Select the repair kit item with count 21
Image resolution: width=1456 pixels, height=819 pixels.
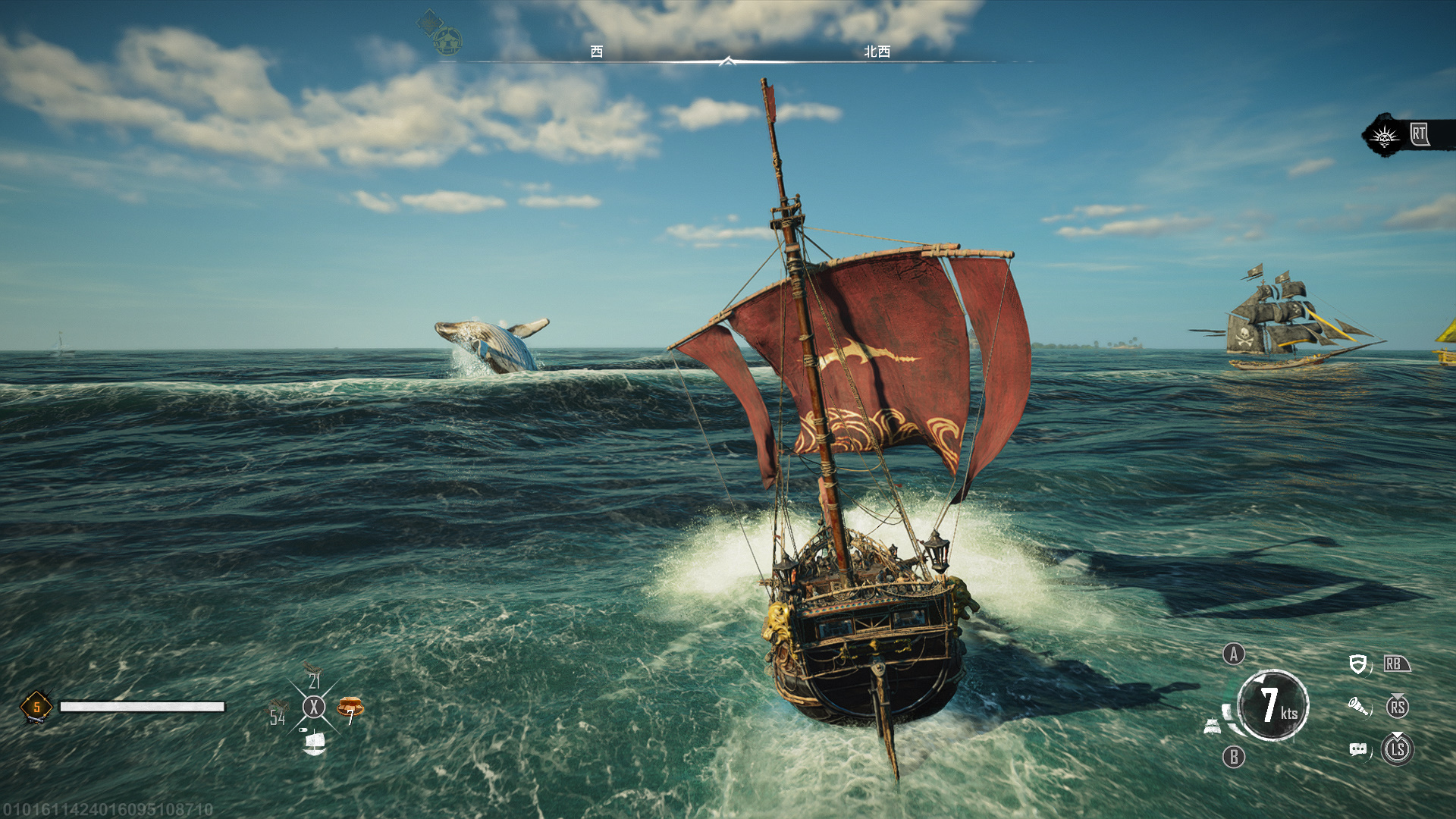[x=313, y=676]
